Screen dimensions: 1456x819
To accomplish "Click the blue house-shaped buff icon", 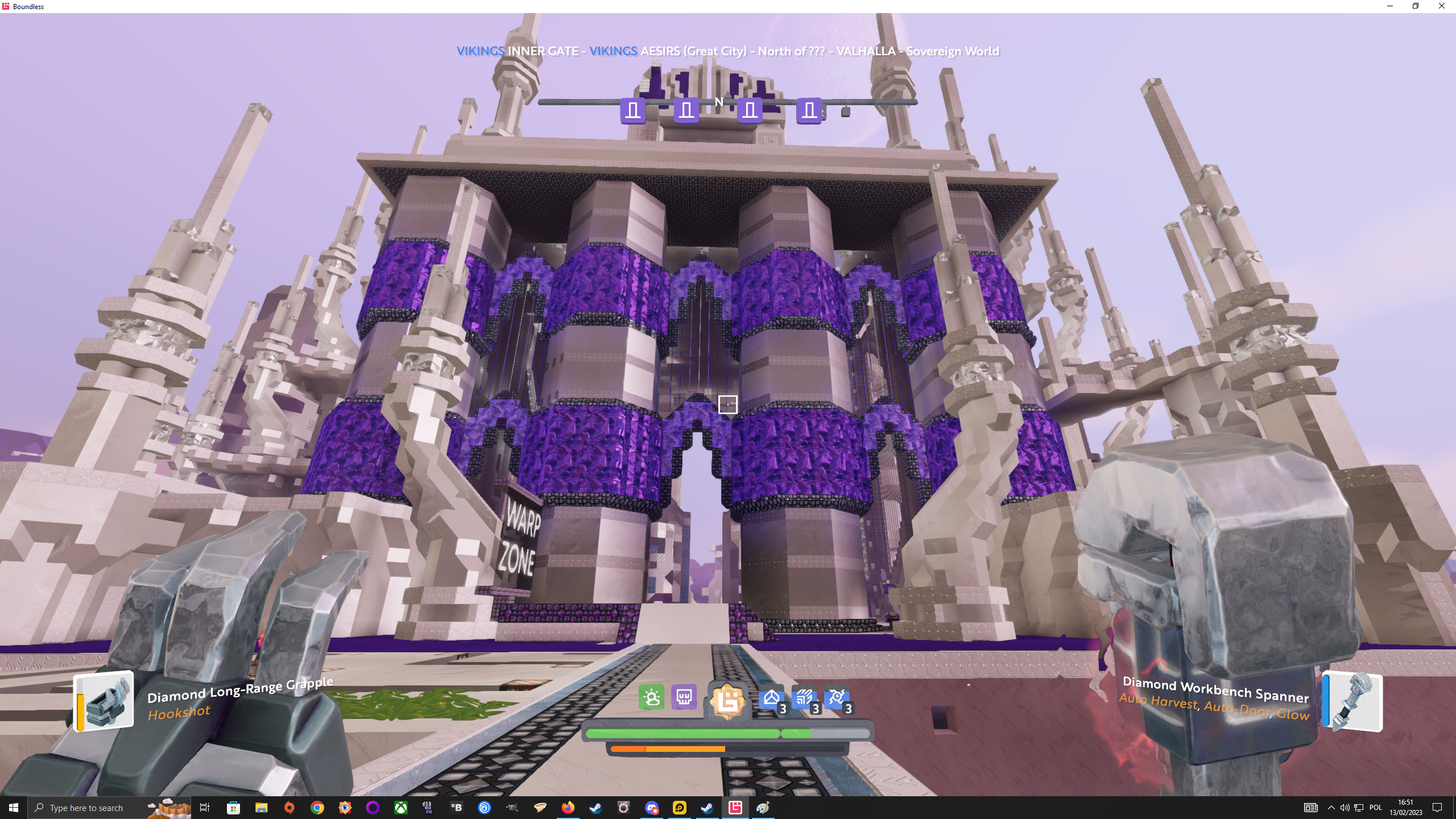I will point(772,698).
